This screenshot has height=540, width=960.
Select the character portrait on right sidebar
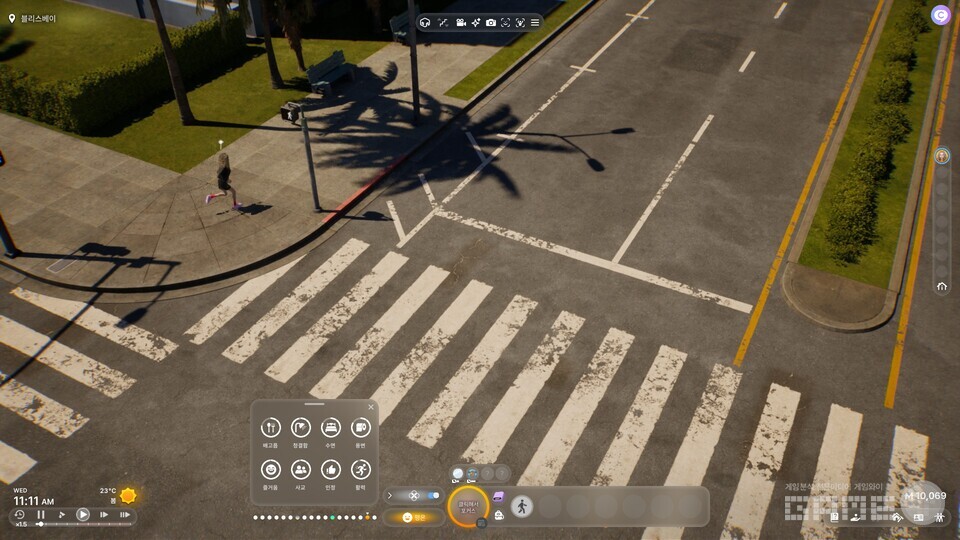(x=941, y=156)
